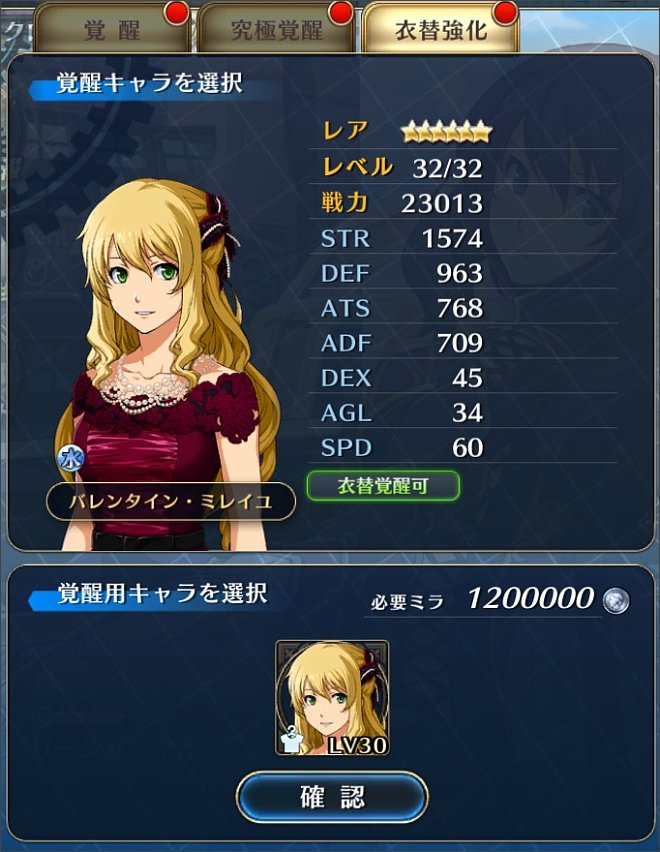Tap the 衣替覚醒可 green badge

pyautogui.click(x=383, y=486)
